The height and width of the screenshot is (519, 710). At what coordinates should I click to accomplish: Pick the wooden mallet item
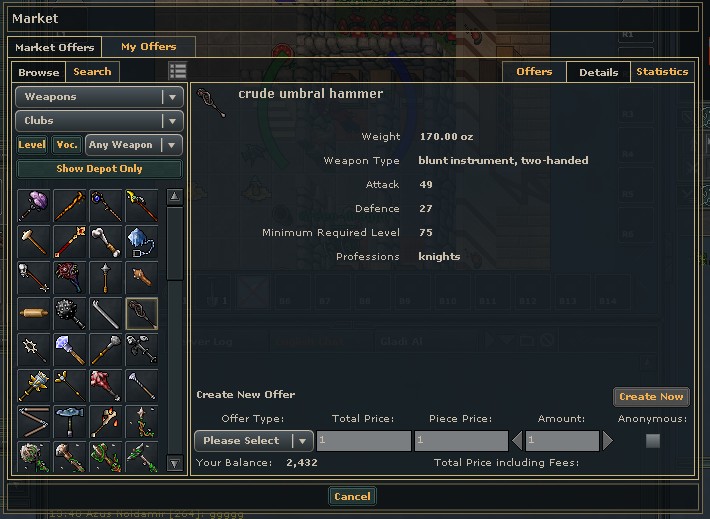[33, 241]
